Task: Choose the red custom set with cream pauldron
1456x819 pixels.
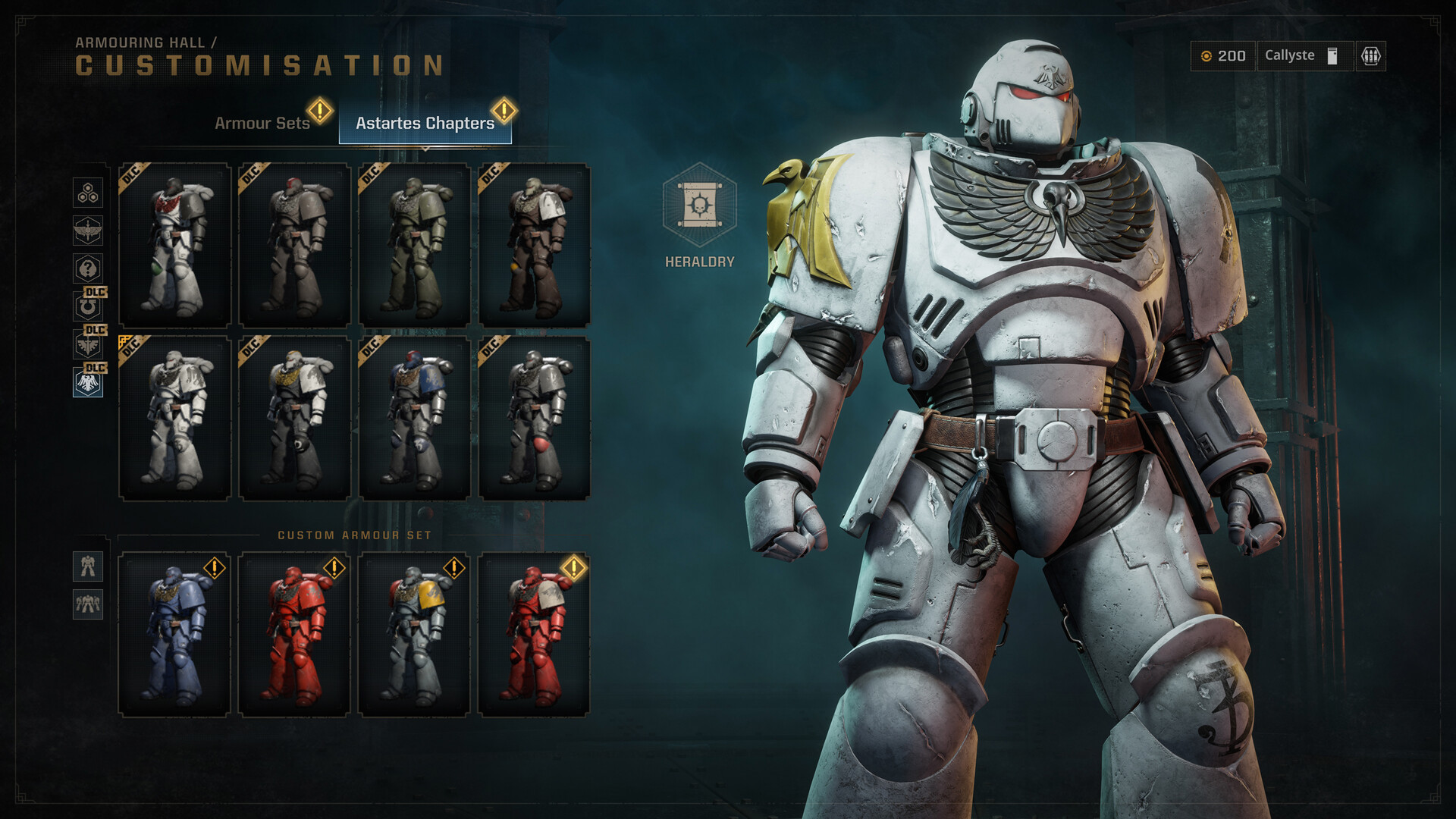Action: point(535,634)
